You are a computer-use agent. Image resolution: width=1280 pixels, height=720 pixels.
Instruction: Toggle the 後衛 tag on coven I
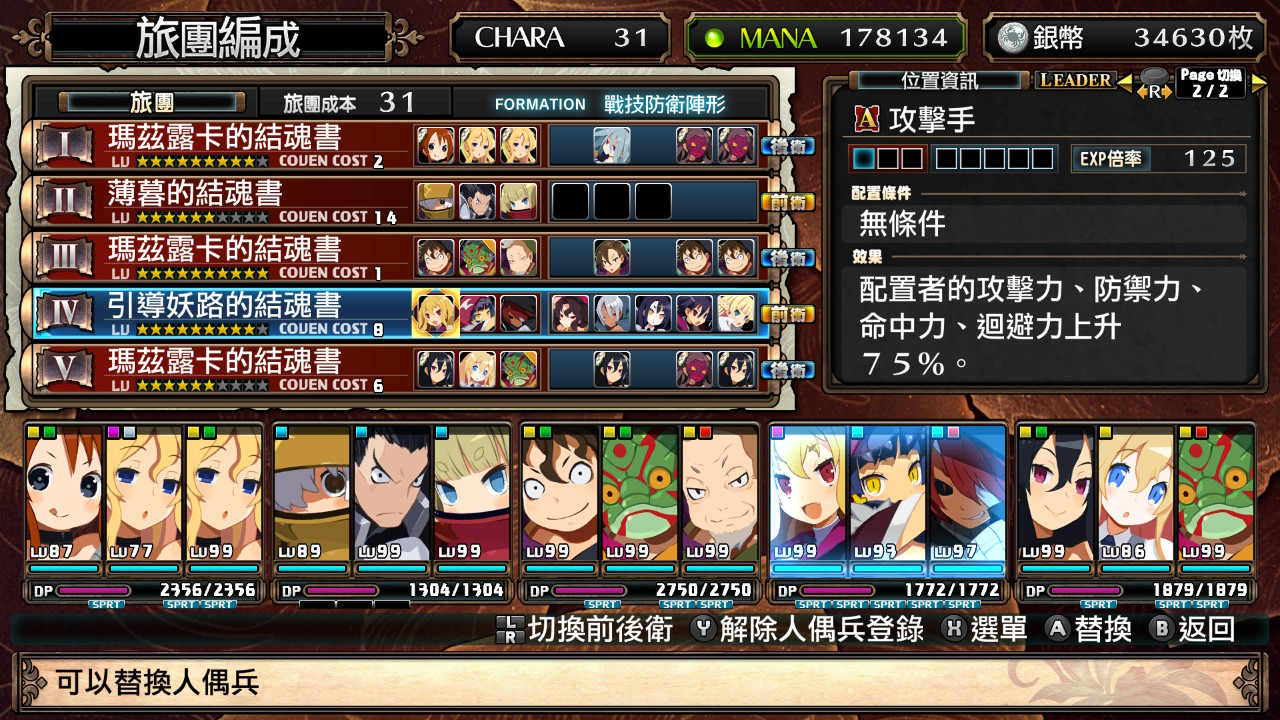click(788, 146)
